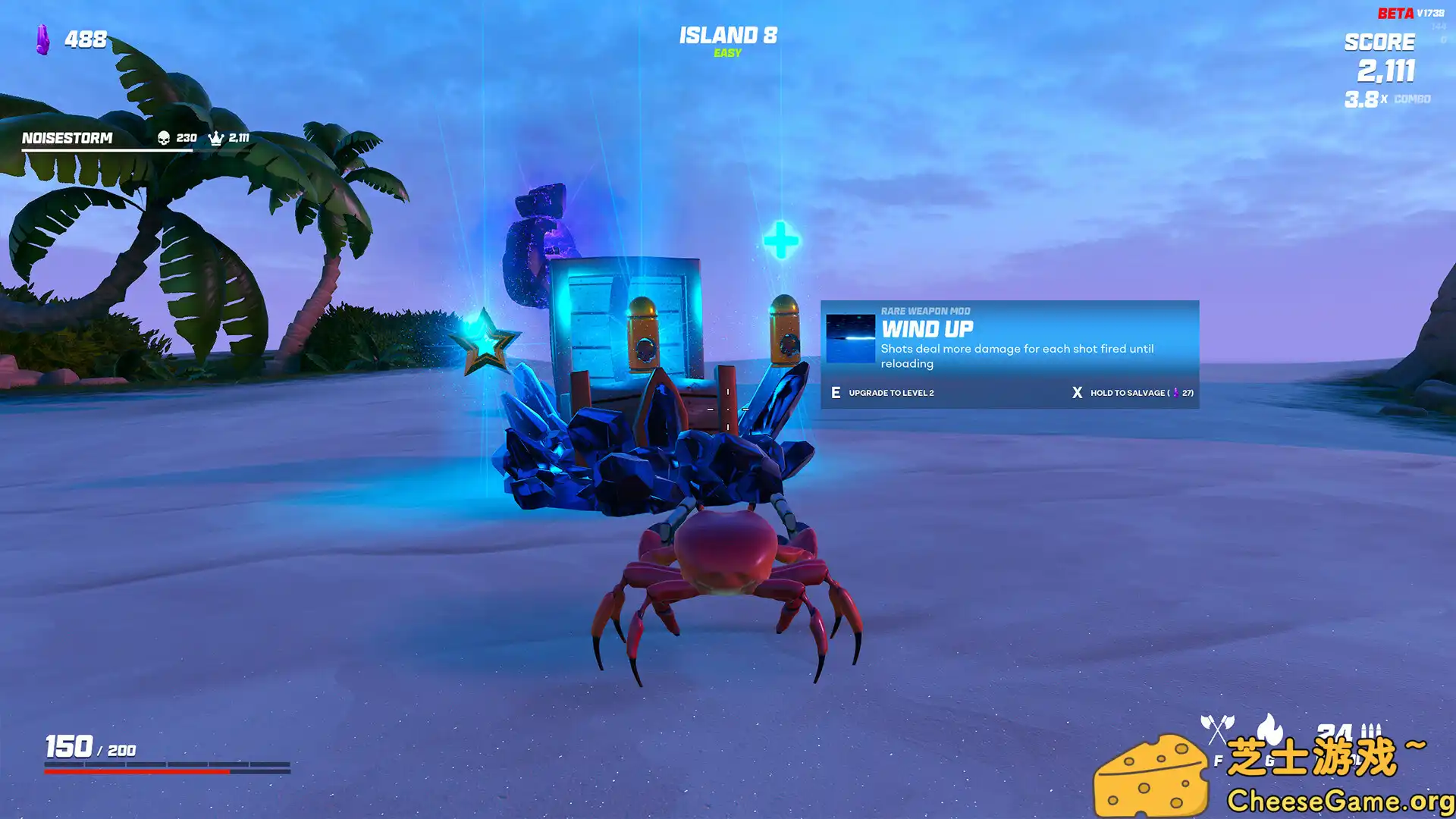The image size is (1456, 819).
Task: Click the purple crystal currency icon
Action: pos(43,39)
